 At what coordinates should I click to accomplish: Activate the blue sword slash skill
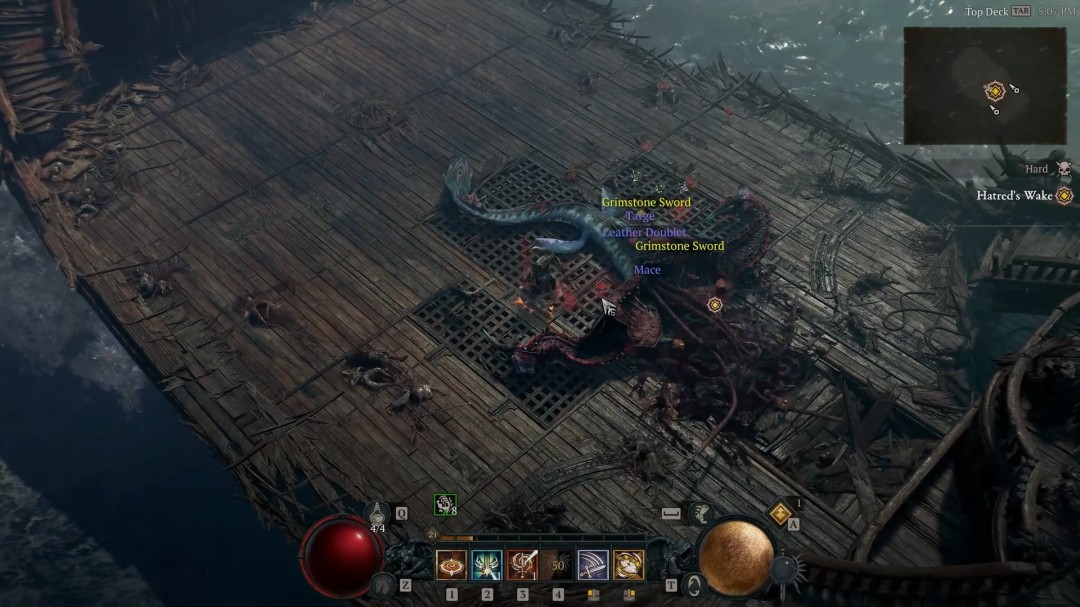click(x=593, y=565)
